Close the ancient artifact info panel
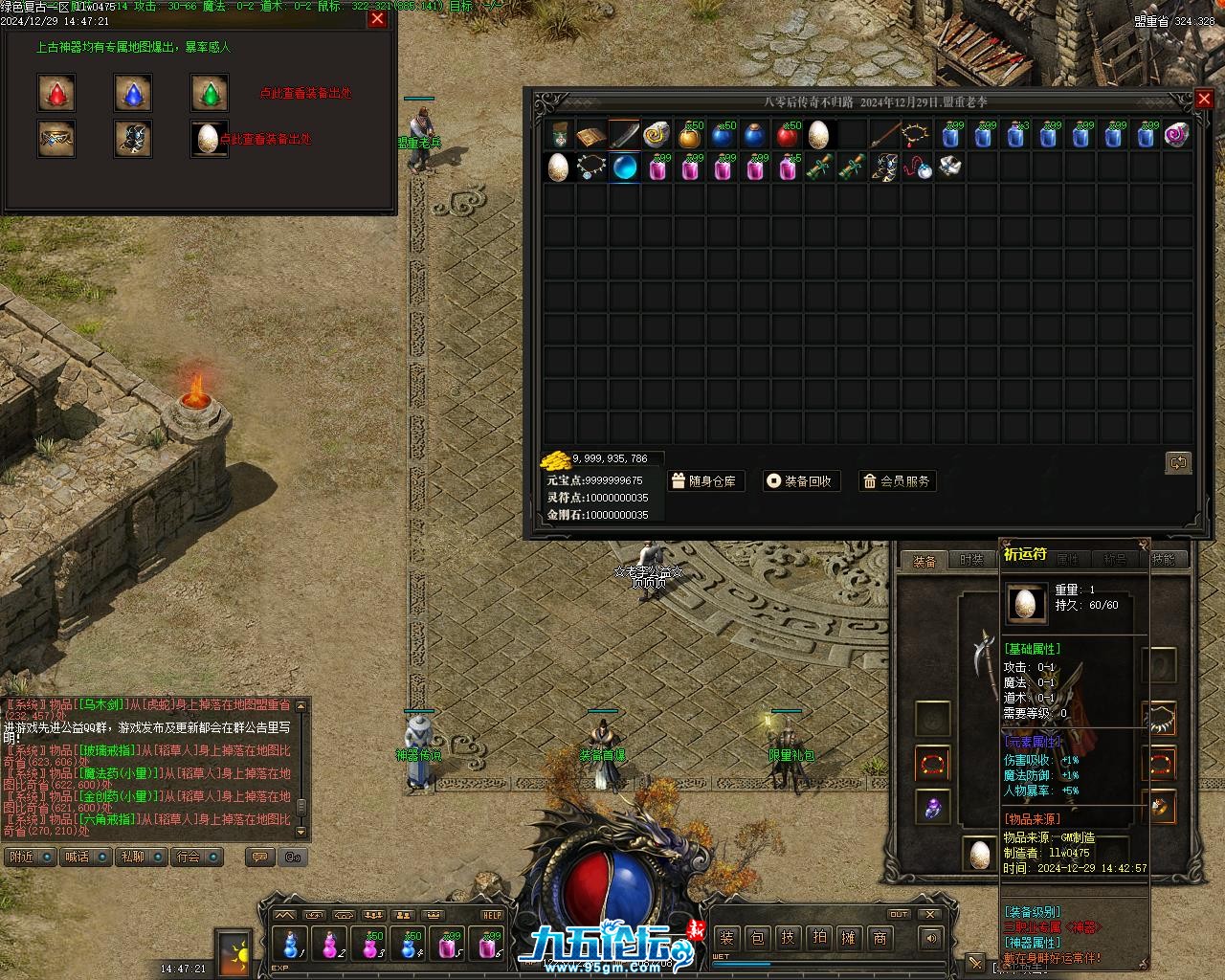1225x980 pixels. click(x=377, y=19)
